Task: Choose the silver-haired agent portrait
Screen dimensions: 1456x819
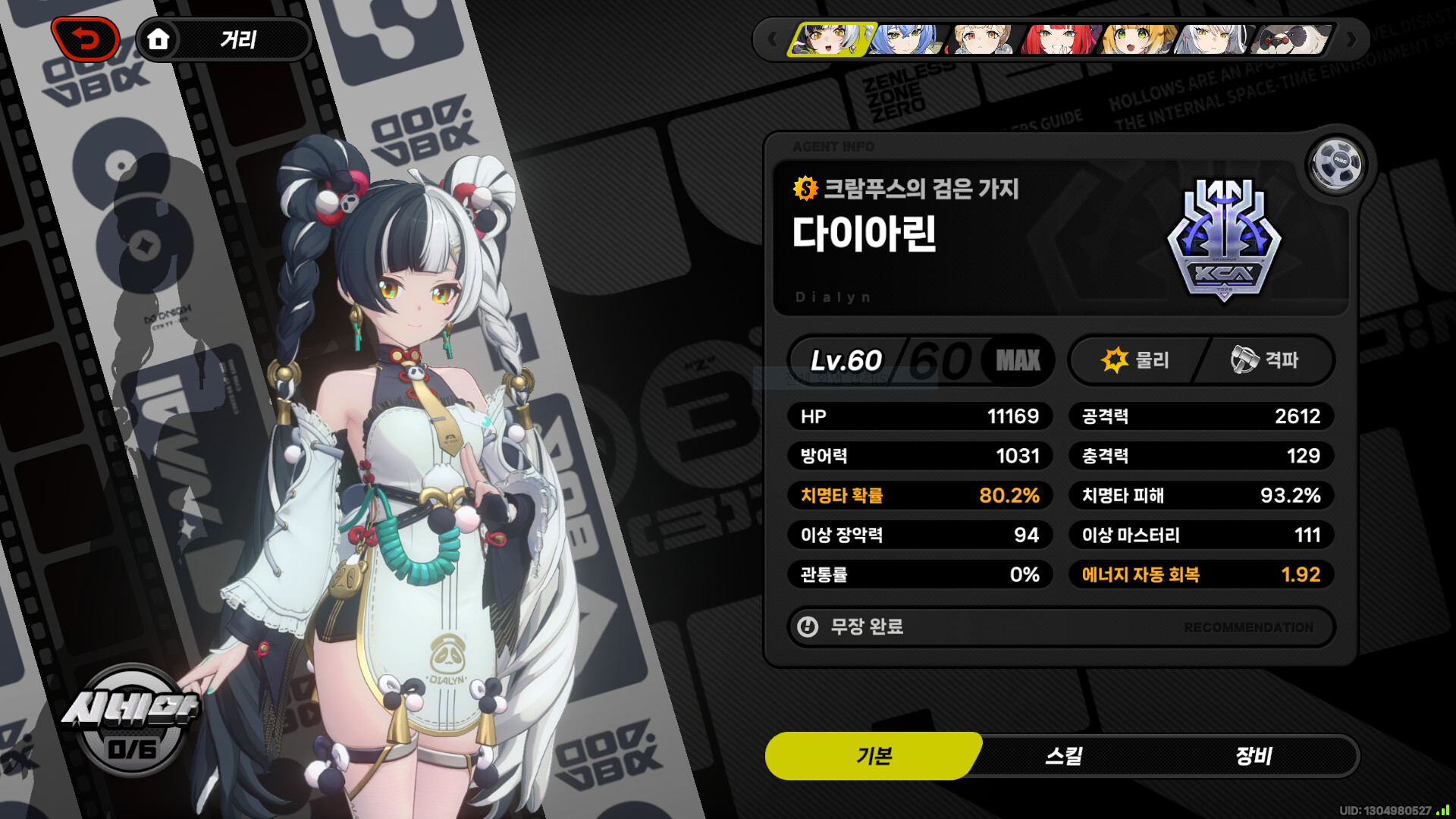Action: click(1213, 39)
